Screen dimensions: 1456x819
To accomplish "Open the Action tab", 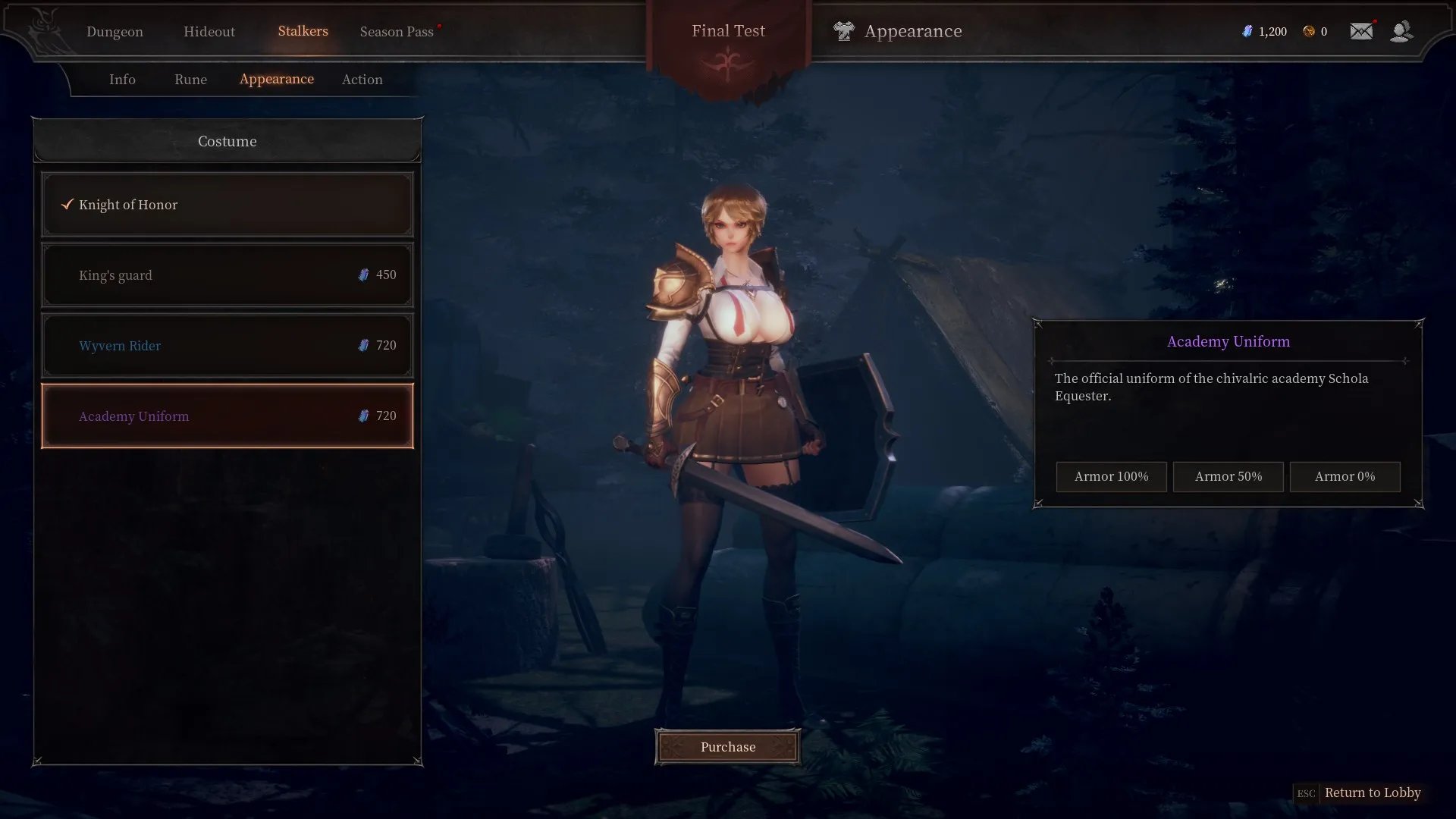I will pyautogui.click(x=362, y=80).
